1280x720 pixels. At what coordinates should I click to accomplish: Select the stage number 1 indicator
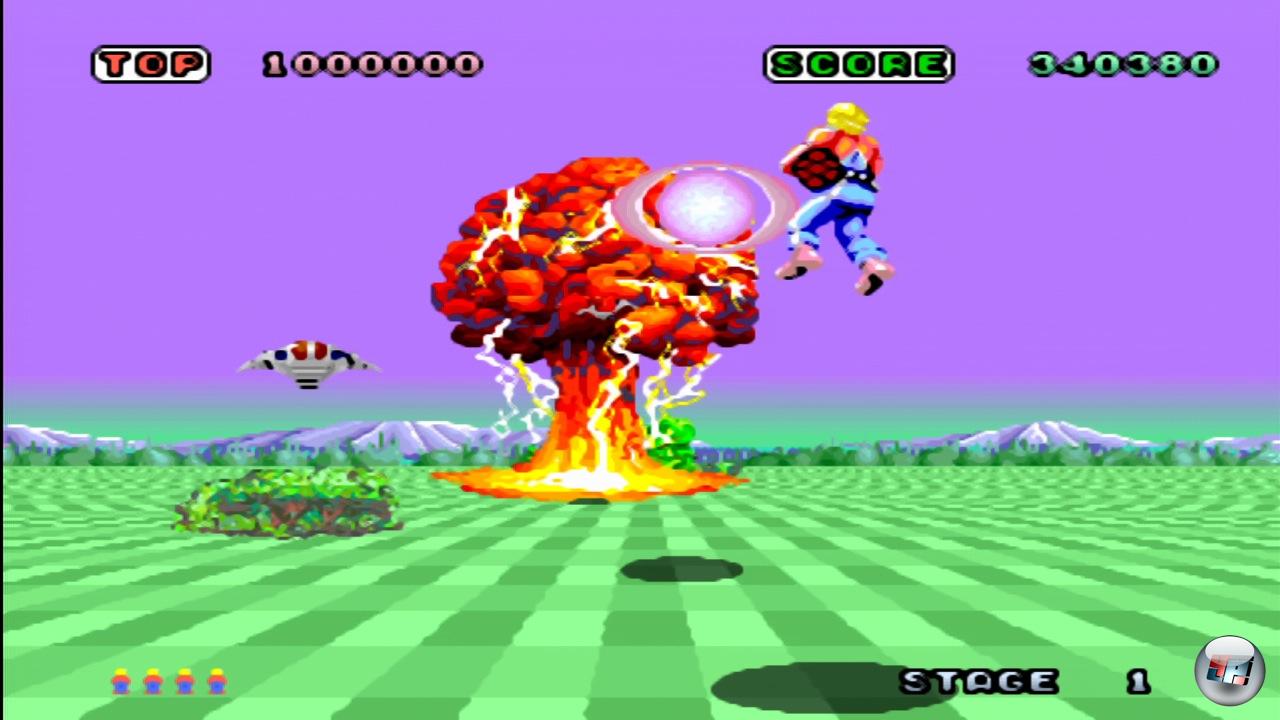[x=1138, y=681]
